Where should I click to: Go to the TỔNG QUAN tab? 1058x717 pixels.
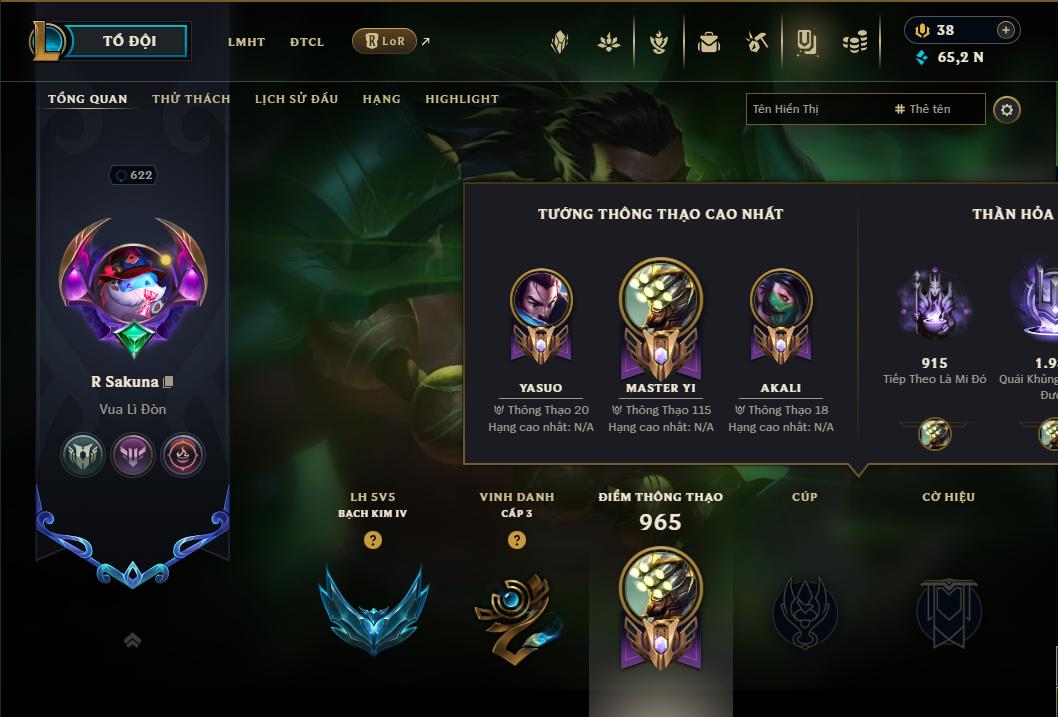click(x=88, y=99)
